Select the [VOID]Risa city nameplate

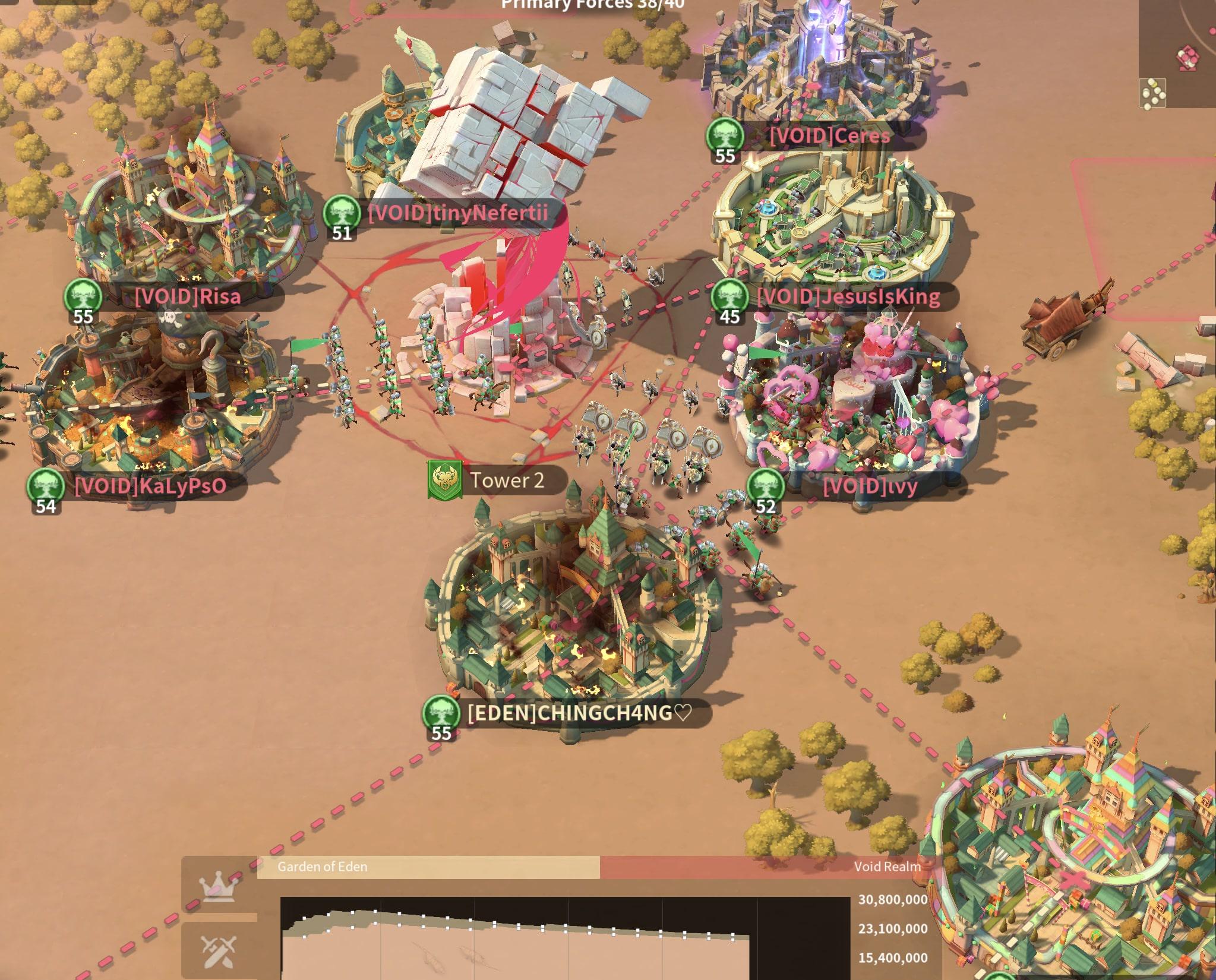(x=187, y=296)
